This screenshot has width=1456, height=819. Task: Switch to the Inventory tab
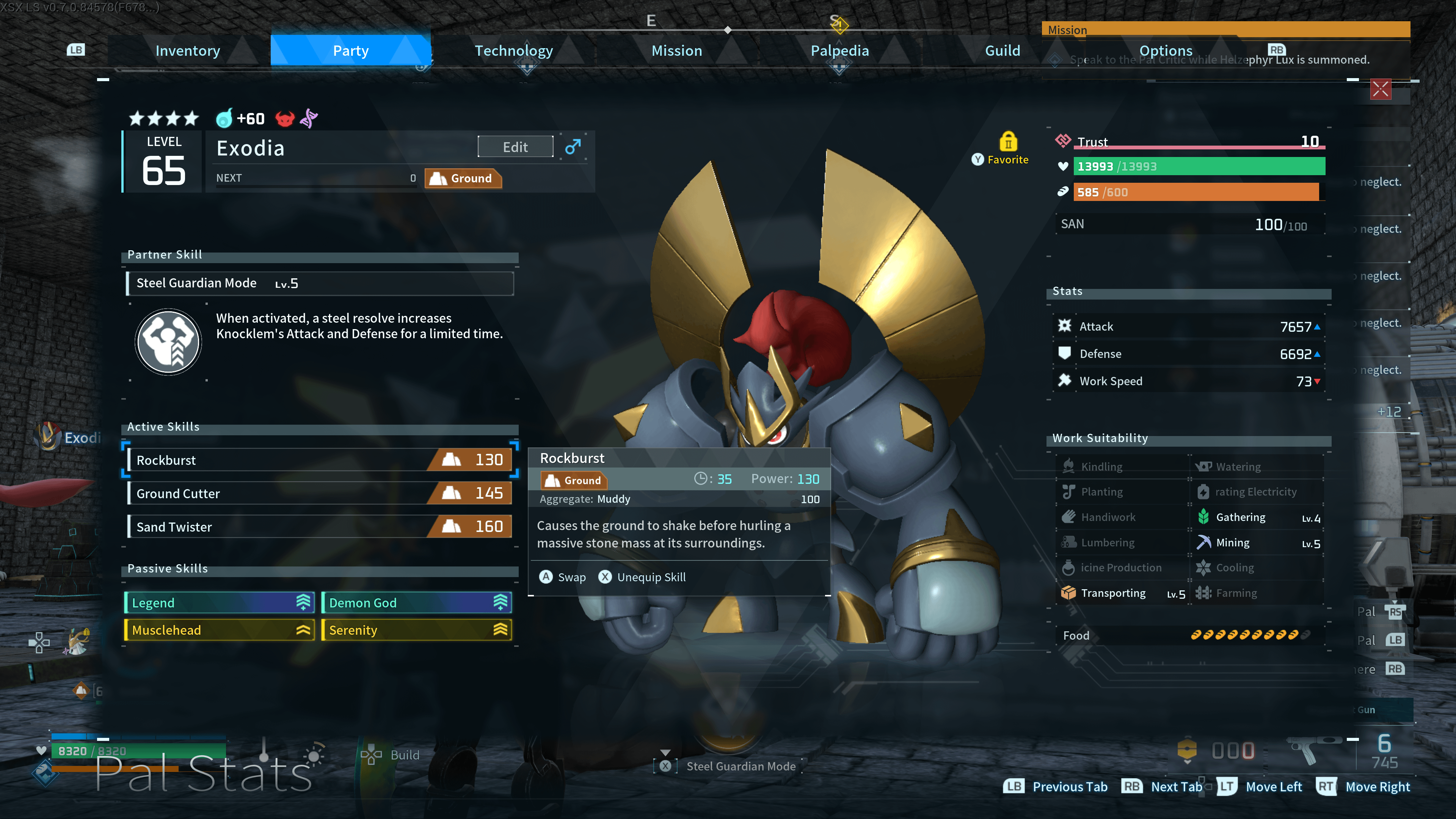[x=188, y=51]
